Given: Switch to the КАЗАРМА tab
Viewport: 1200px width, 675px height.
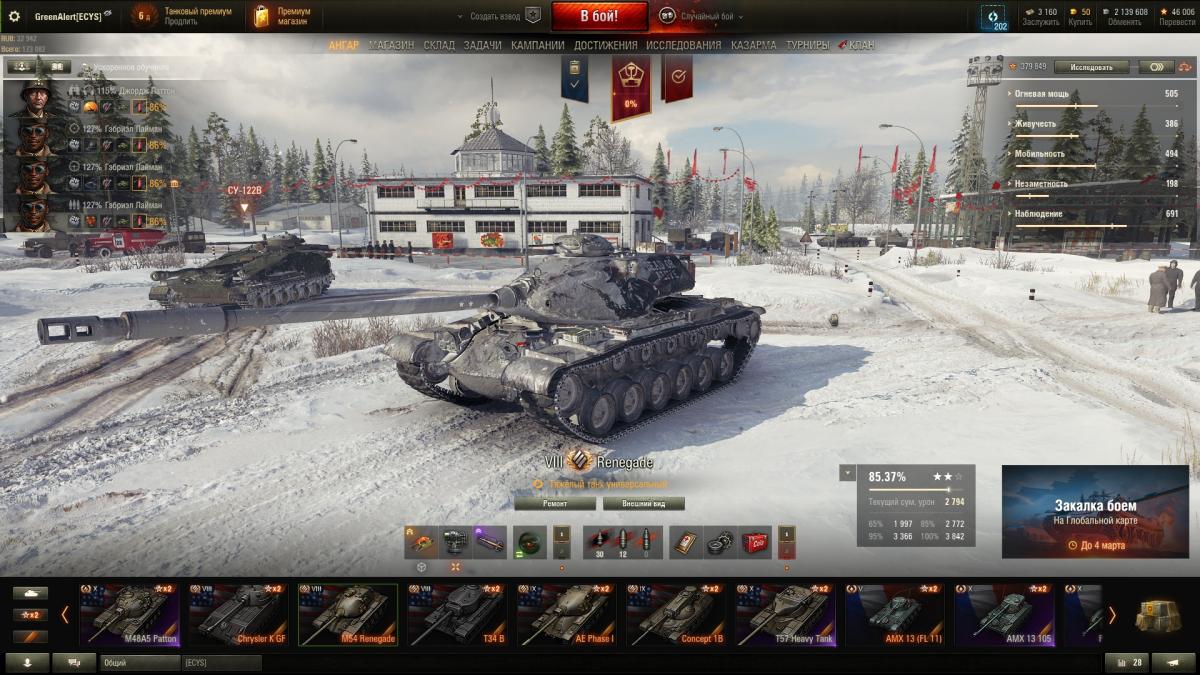Looking at the screenshot, I should (753, 45).
